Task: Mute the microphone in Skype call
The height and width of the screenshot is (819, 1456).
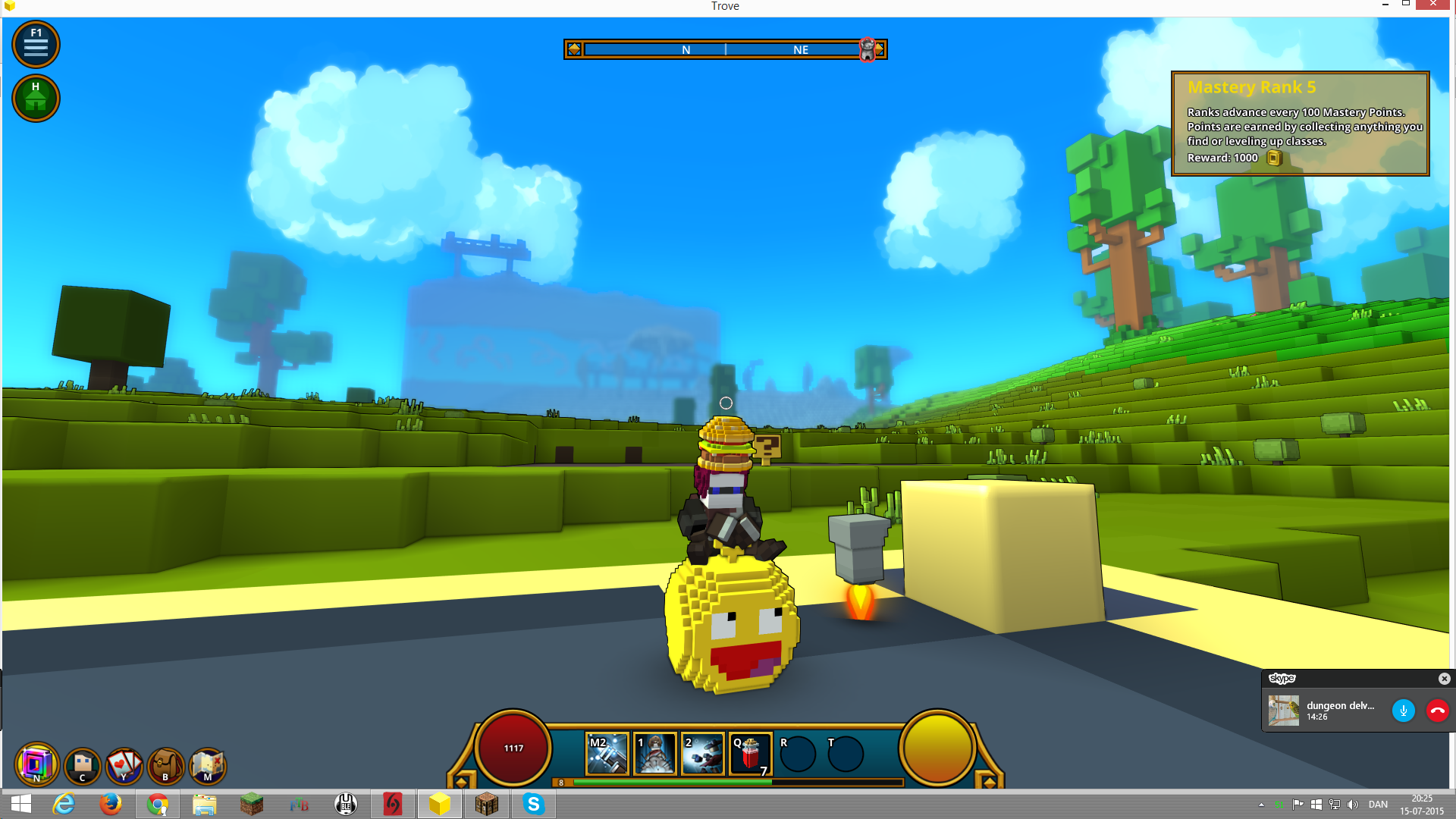Action: pos(1403,711)
